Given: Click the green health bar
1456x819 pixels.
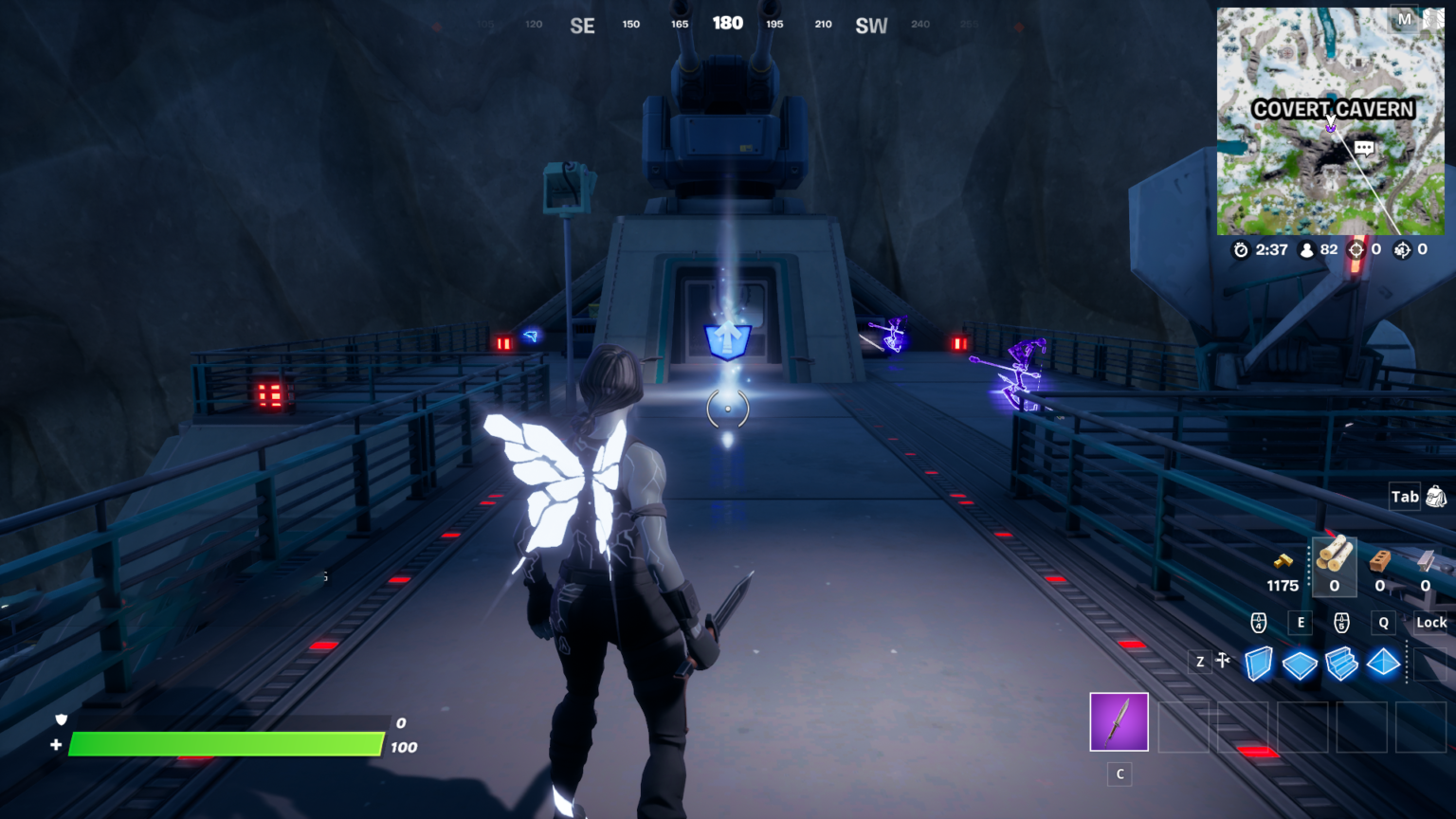Looking at the screenshot, I should [227, 746].
